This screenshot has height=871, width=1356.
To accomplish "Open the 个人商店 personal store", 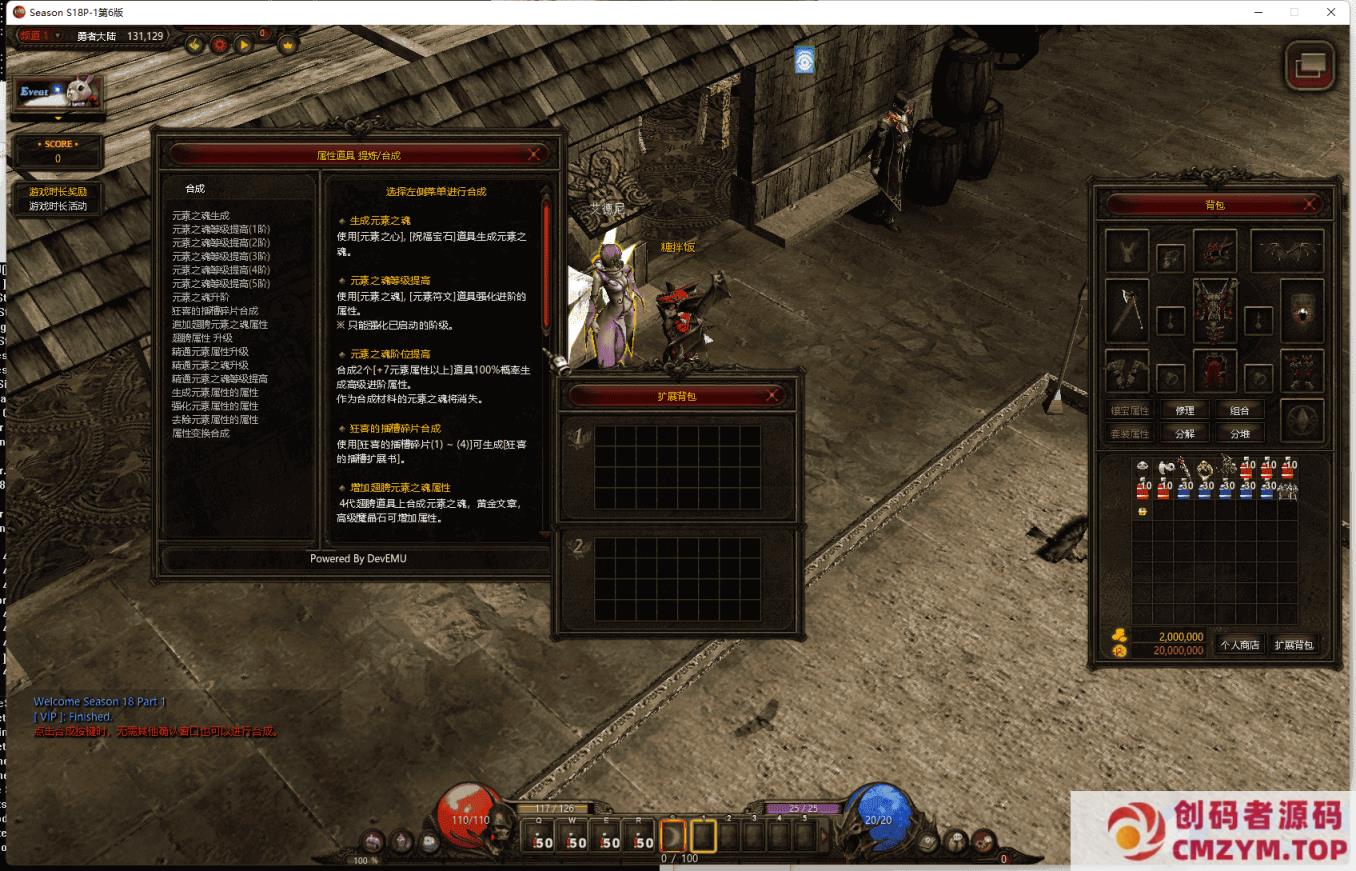I will pos(1240,645).
